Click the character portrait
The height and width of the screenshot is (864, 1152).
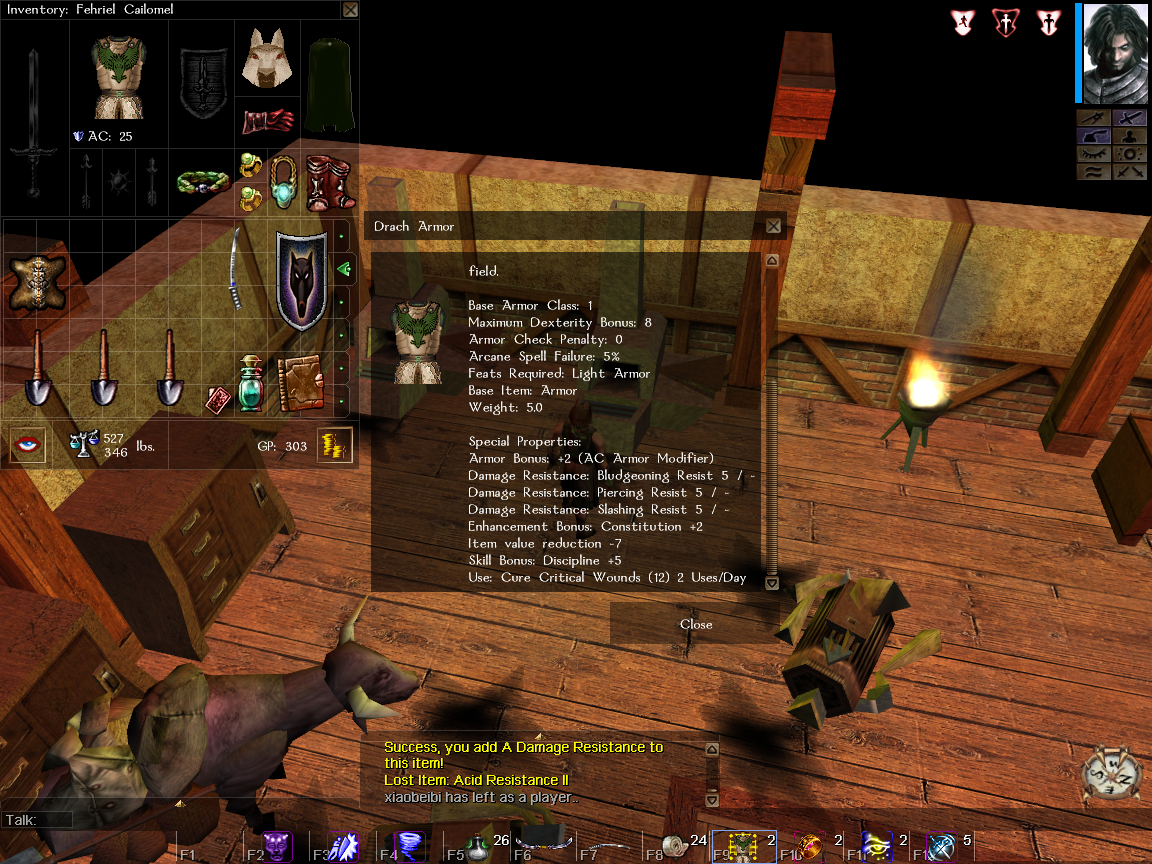pyautogui.click(x=1114, y=53)
